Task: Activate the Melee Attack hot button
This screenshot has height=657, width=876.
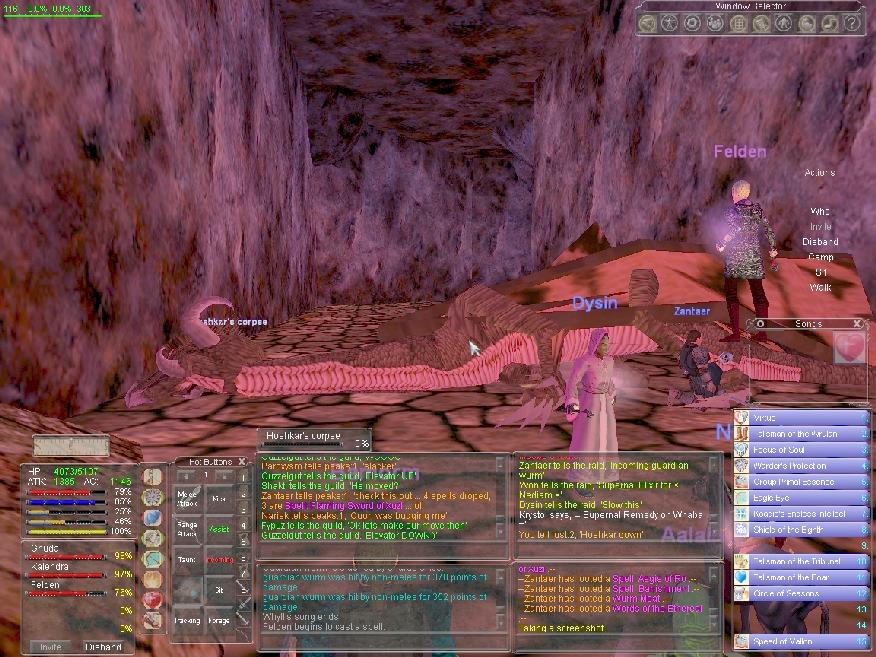Action: [x=188, y=496]
